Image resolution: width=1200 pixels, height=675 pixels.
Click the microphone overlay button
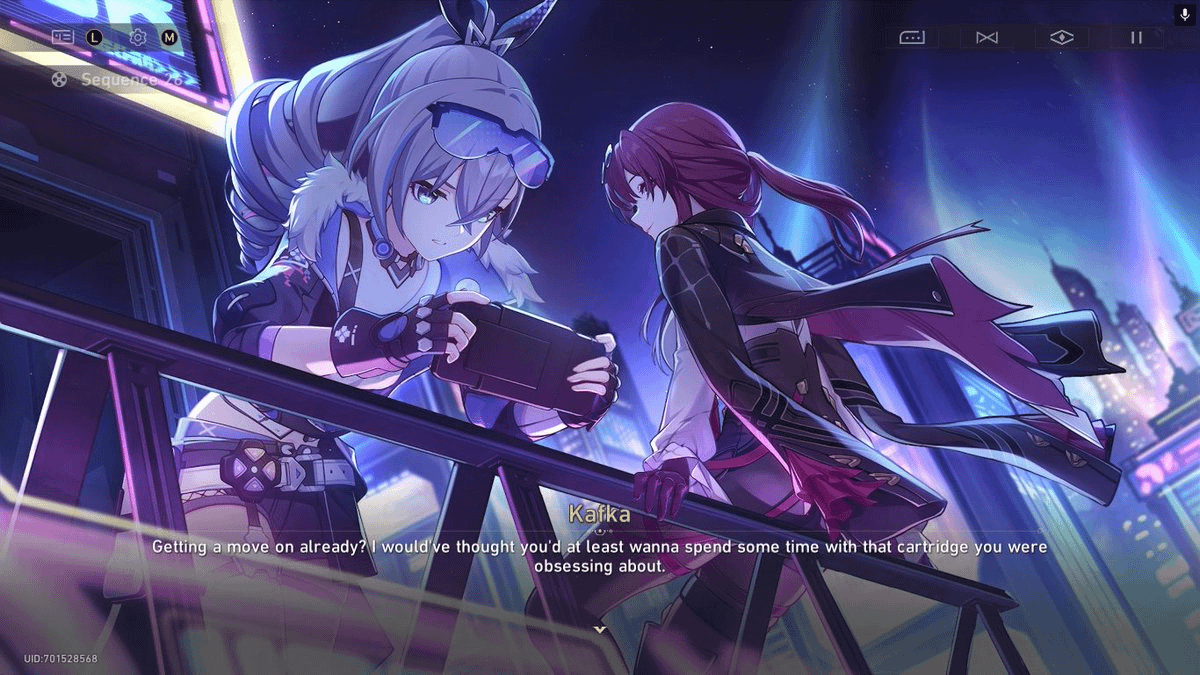click(x=1185, y=16)
